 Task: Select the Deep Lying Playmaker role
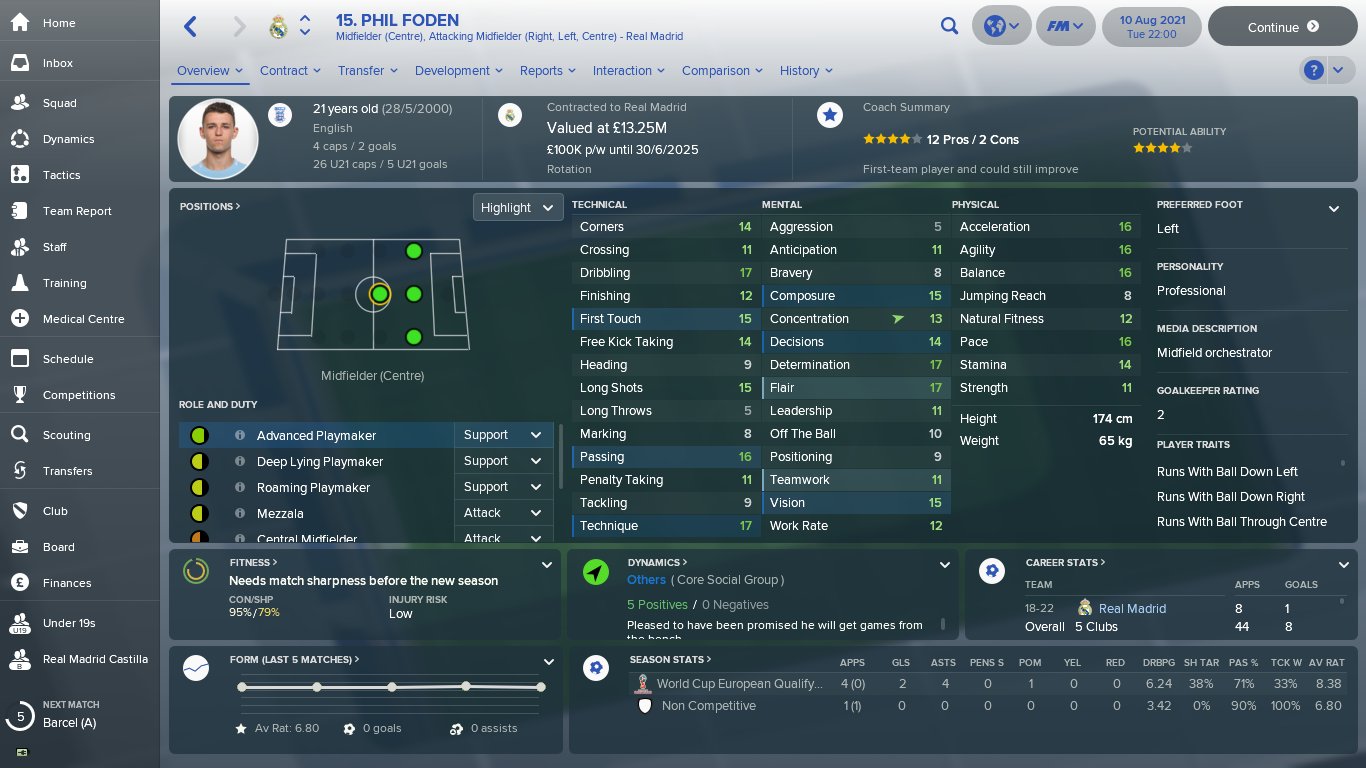[x=319, y=461]
